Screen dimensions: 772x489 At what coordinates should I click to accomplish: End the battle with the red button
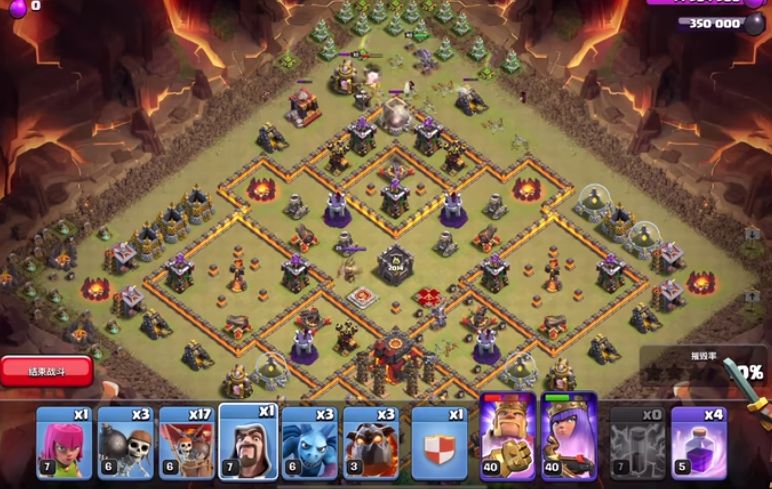(47, 370)
